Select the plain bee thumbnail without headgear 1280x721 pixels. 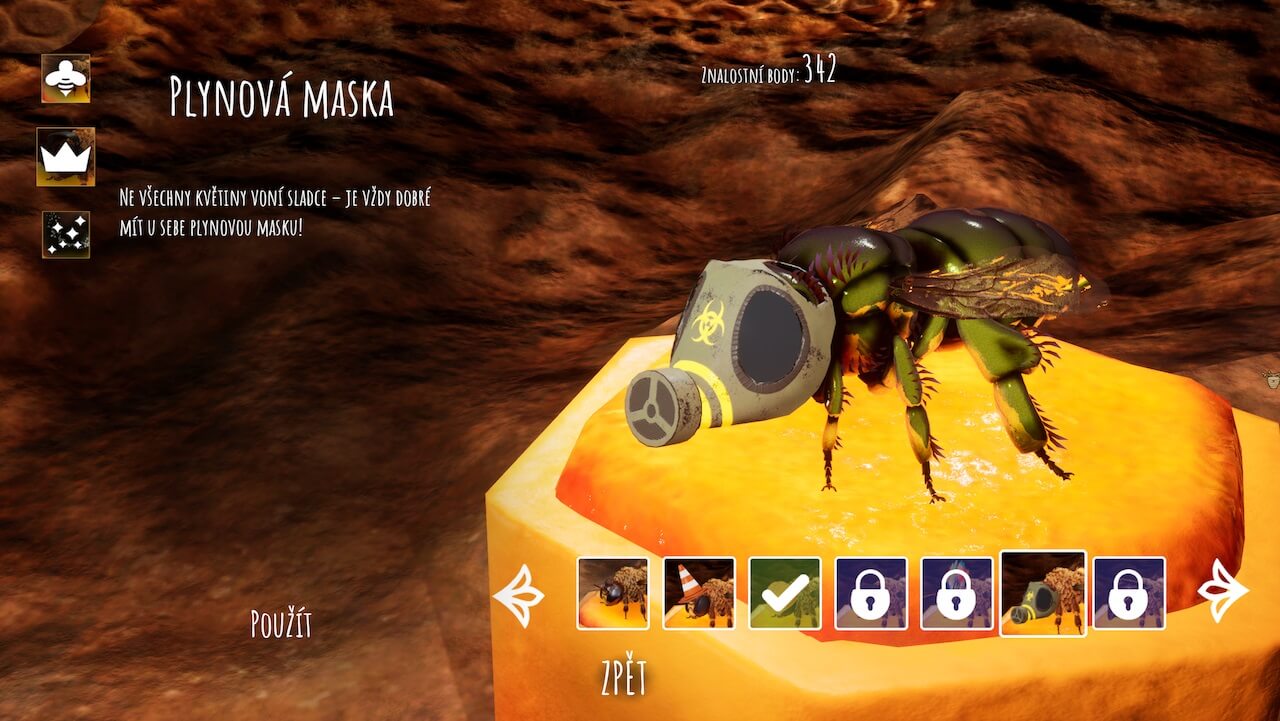(613, 593)
